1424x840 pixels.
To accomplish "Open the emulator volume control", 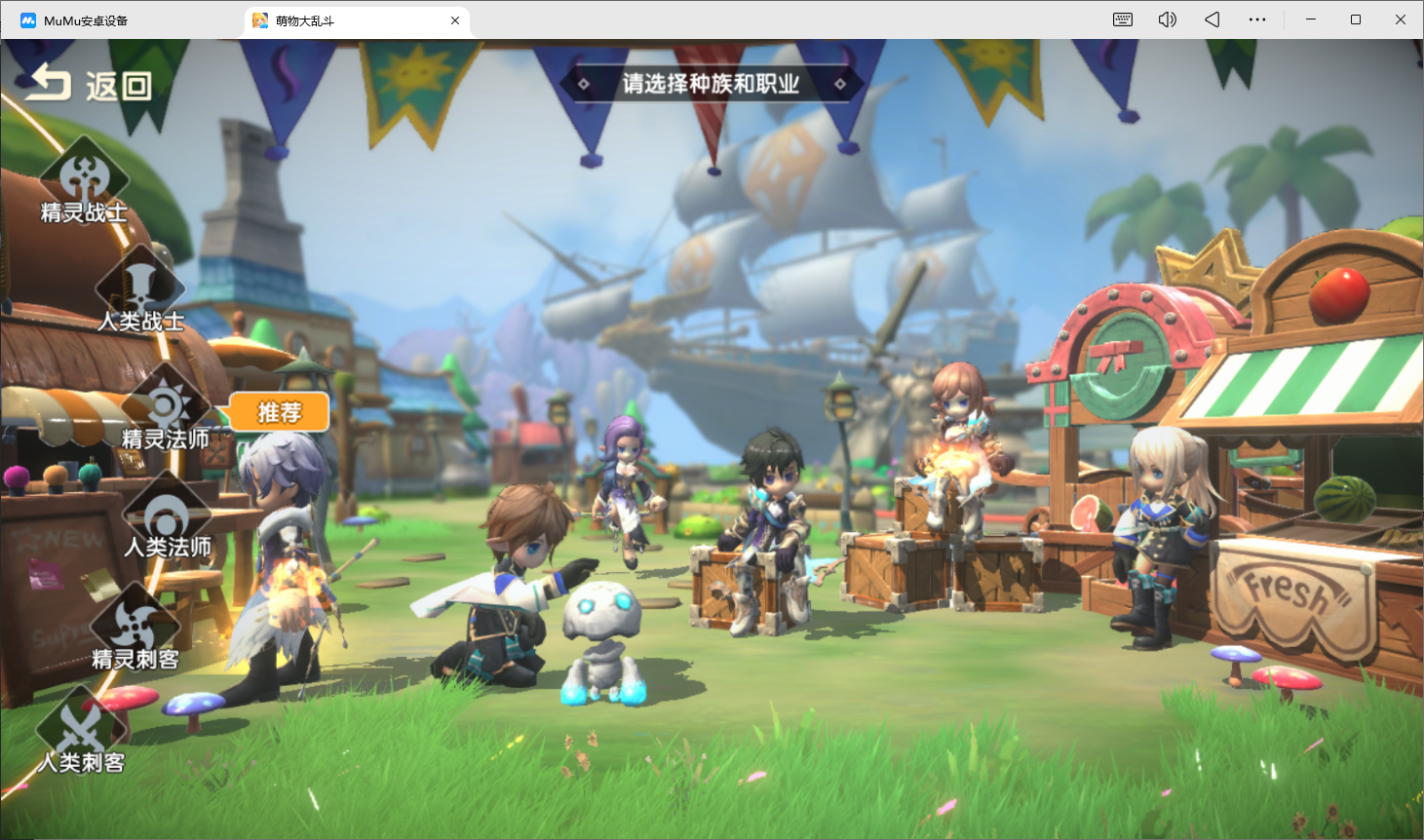I will tap(1167, 19).
